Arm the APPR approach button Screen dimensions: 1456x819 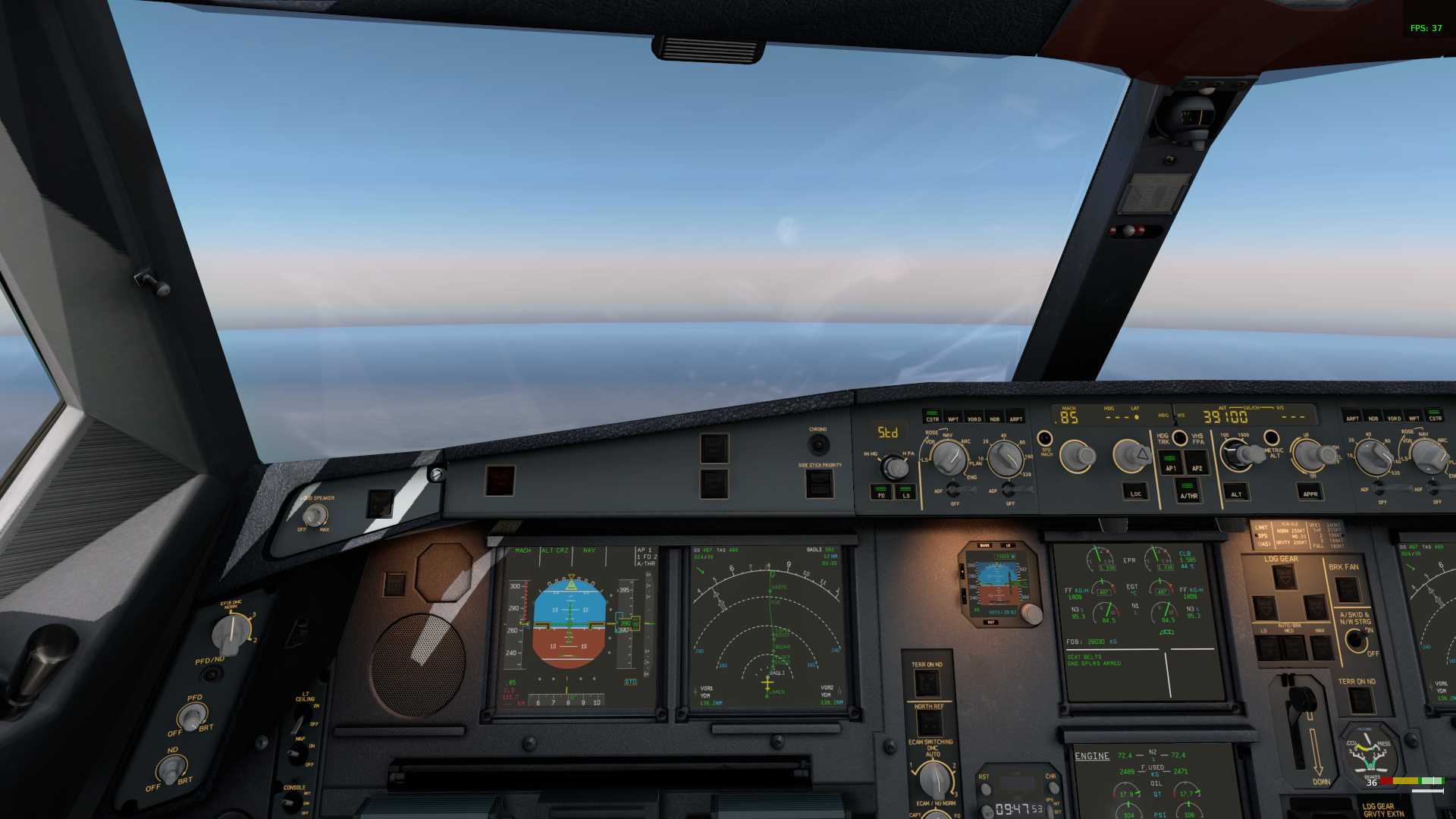tap(1310, 492)
